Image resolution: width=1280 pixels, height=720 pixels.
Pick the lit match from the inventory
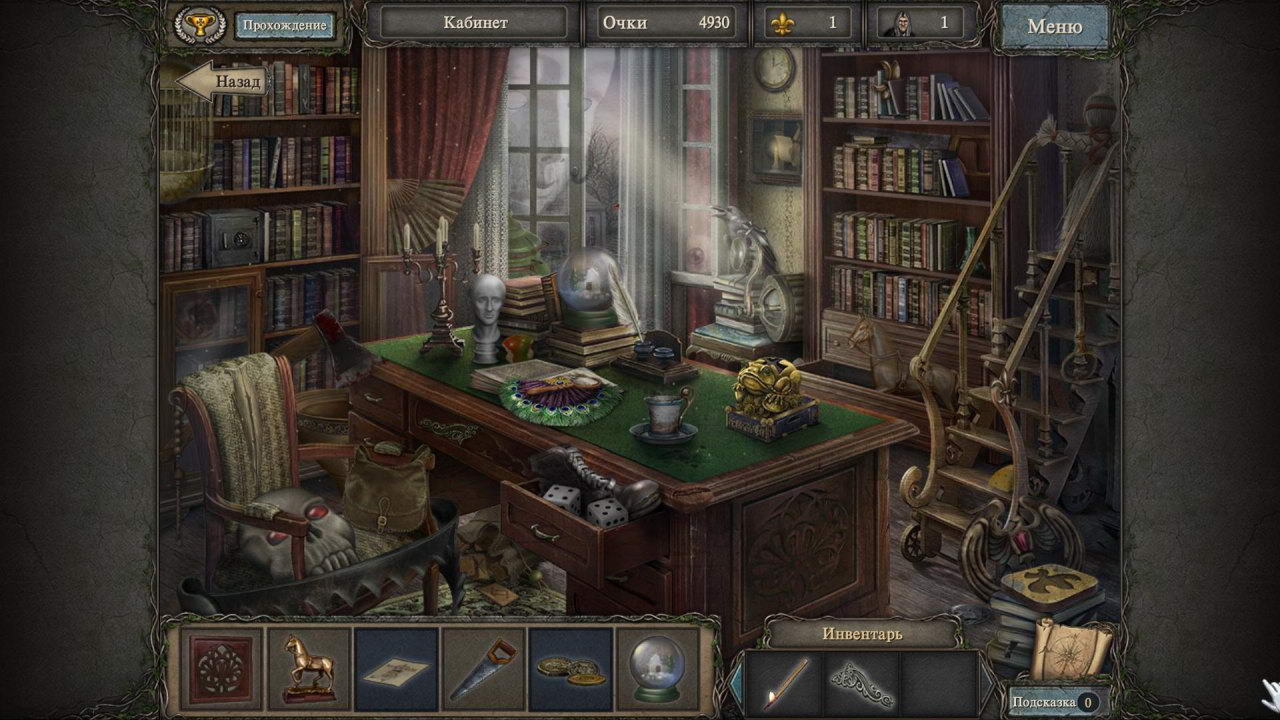(x=784, y=682)
